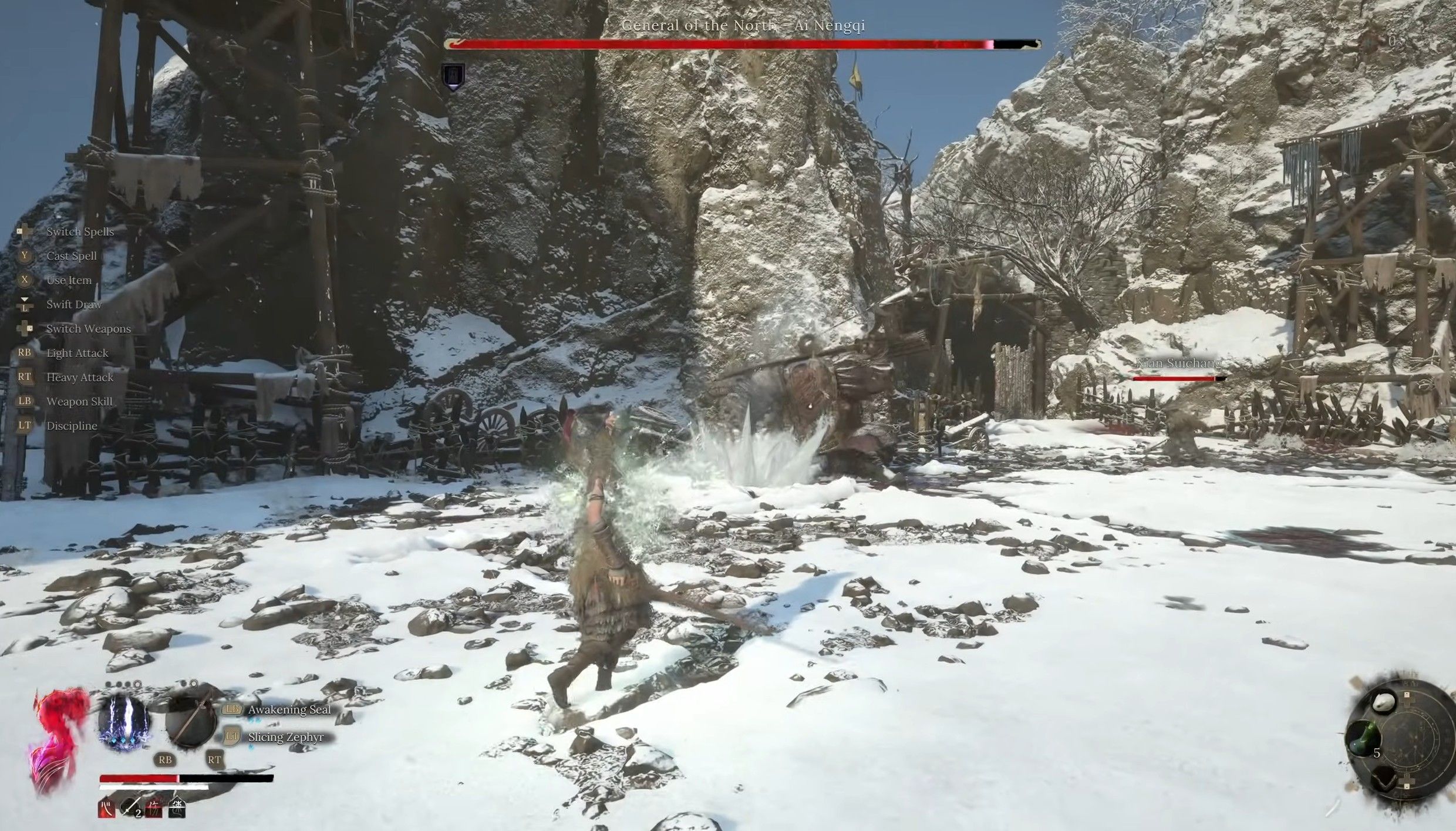Screen dimensions: 1456x831
Task: Click the equipped weapon icon near RT prompt
Action: (x=190, y=724)
